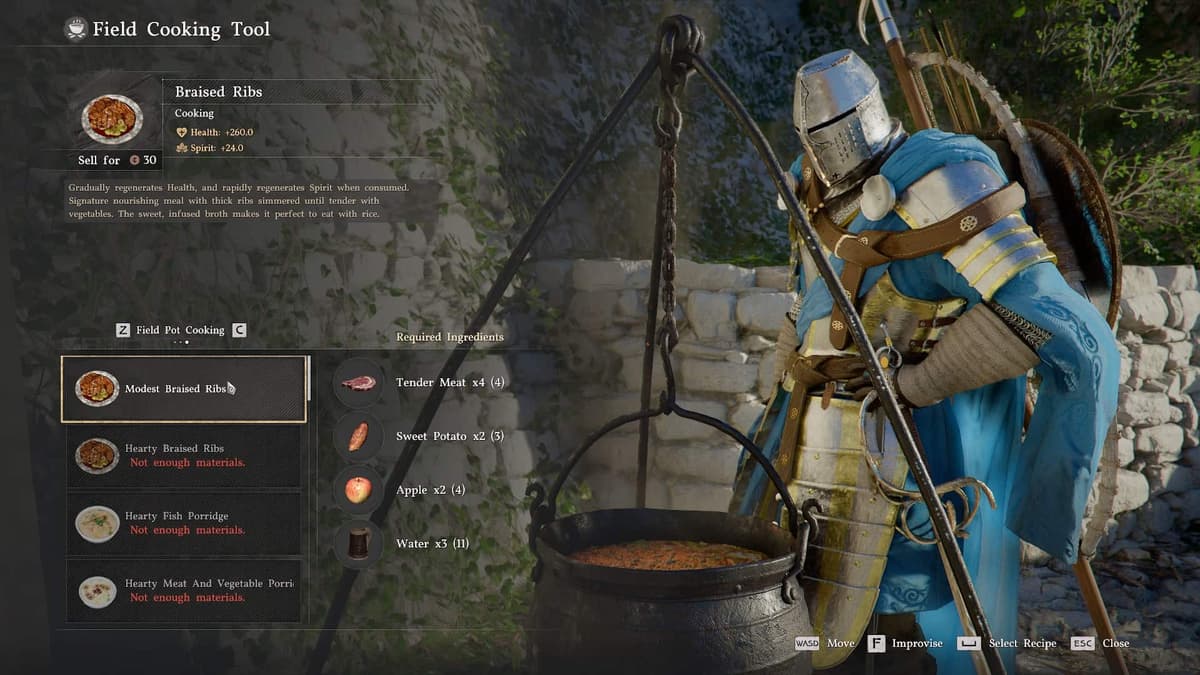Image resolution: width=1200 pixels, height=675 pixels.
Task: Click the Water ingredient icon
Action: point(358,543)
